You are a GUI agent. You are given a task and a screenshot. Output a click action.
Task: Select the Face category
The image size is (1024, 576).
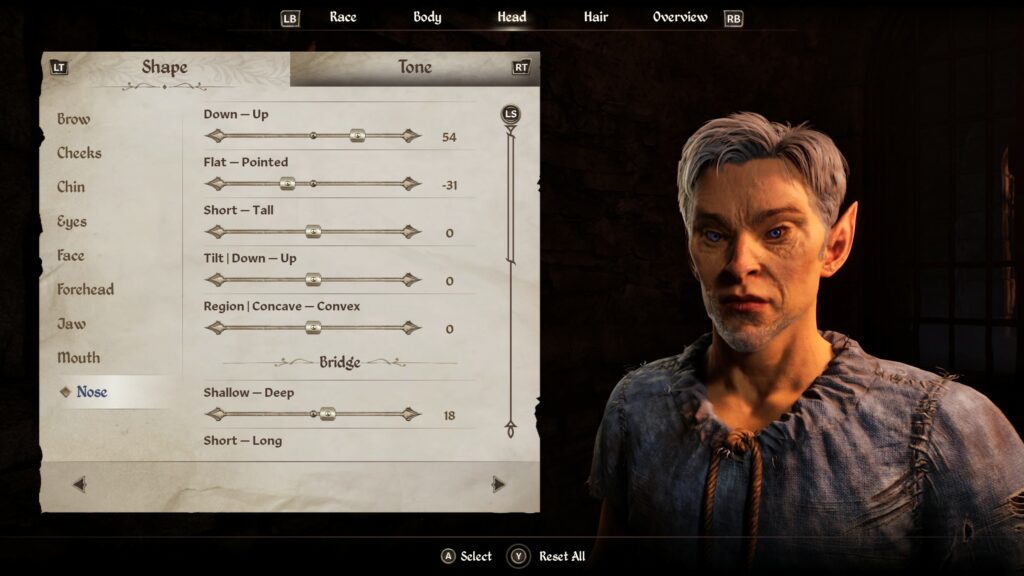point(71,256)
